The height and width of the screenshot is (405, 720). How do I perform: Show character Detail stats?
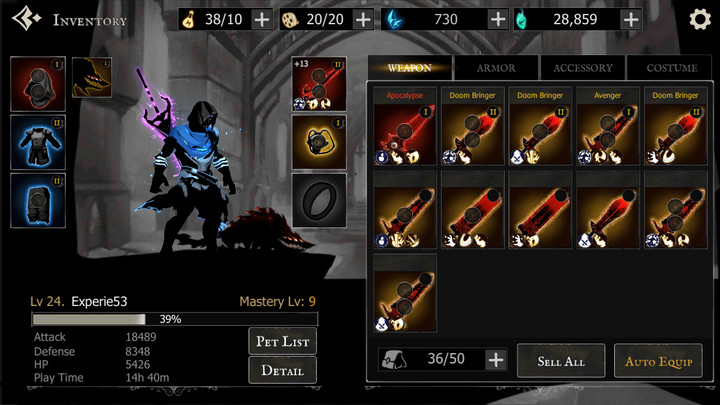point(283,370)
